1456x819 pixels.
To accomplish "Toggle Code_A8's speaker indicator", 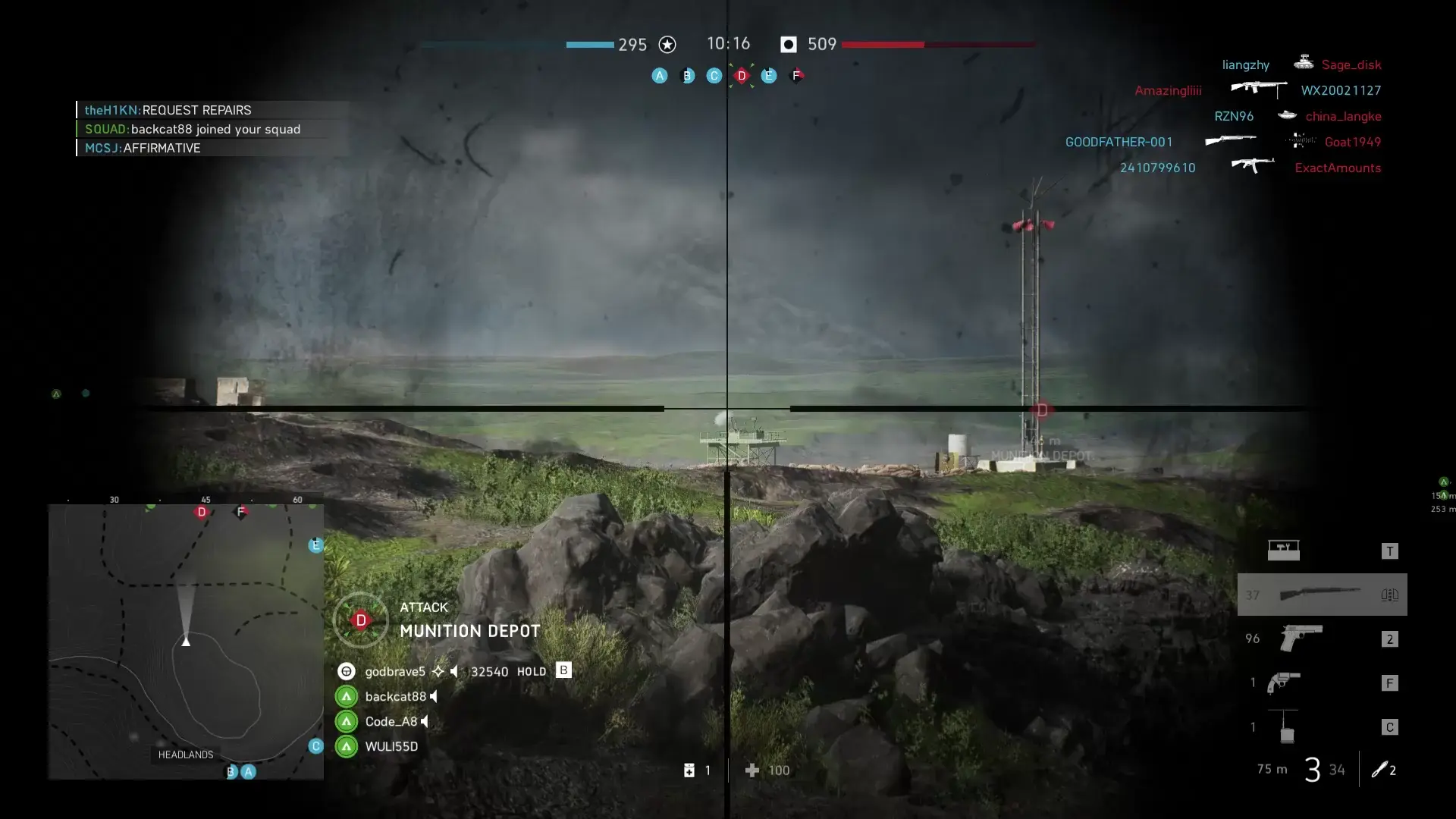I will pos(425,721).
